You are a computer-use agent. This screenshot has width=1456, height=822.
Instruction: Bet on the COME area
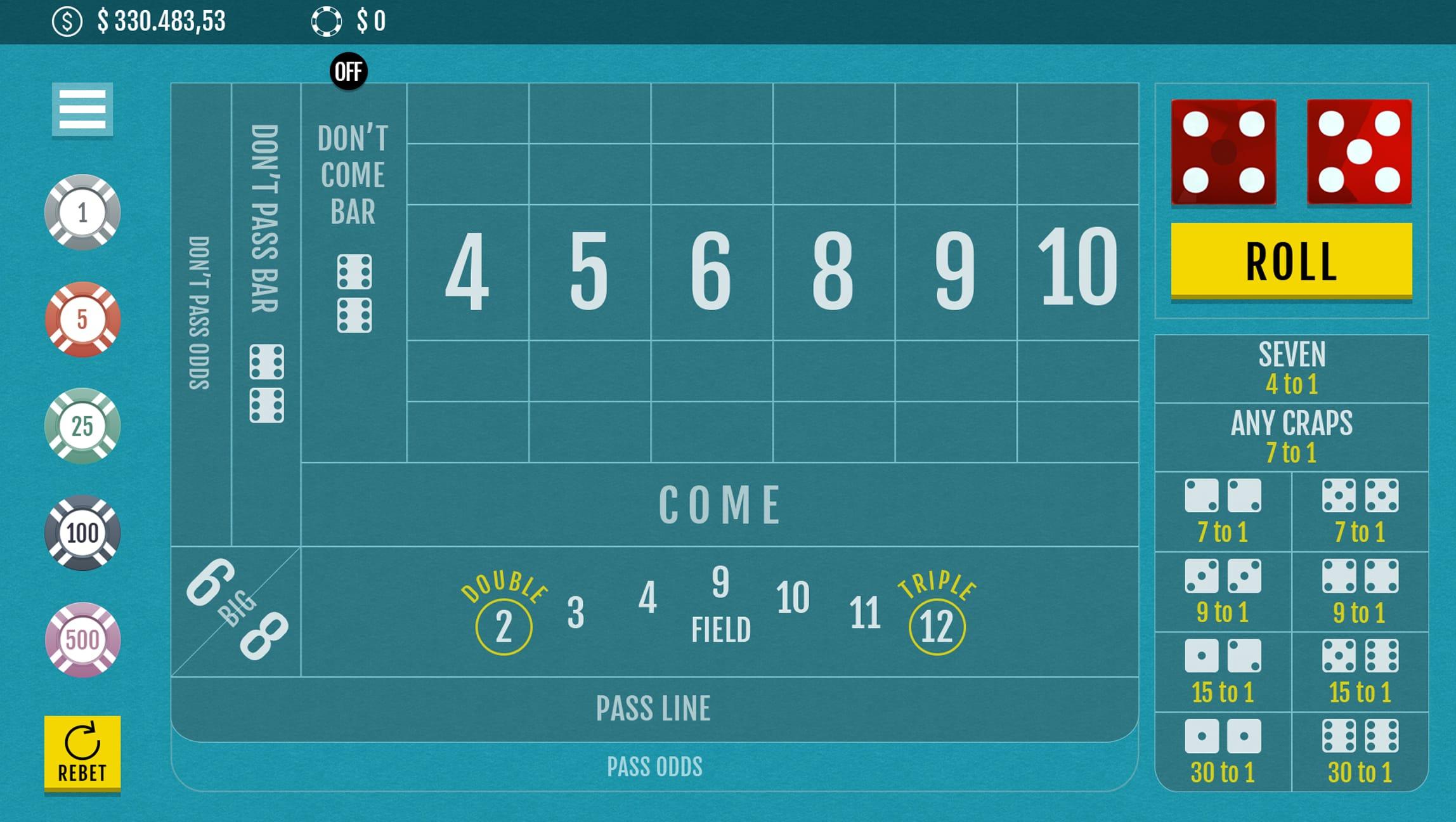tap(719, 505)
